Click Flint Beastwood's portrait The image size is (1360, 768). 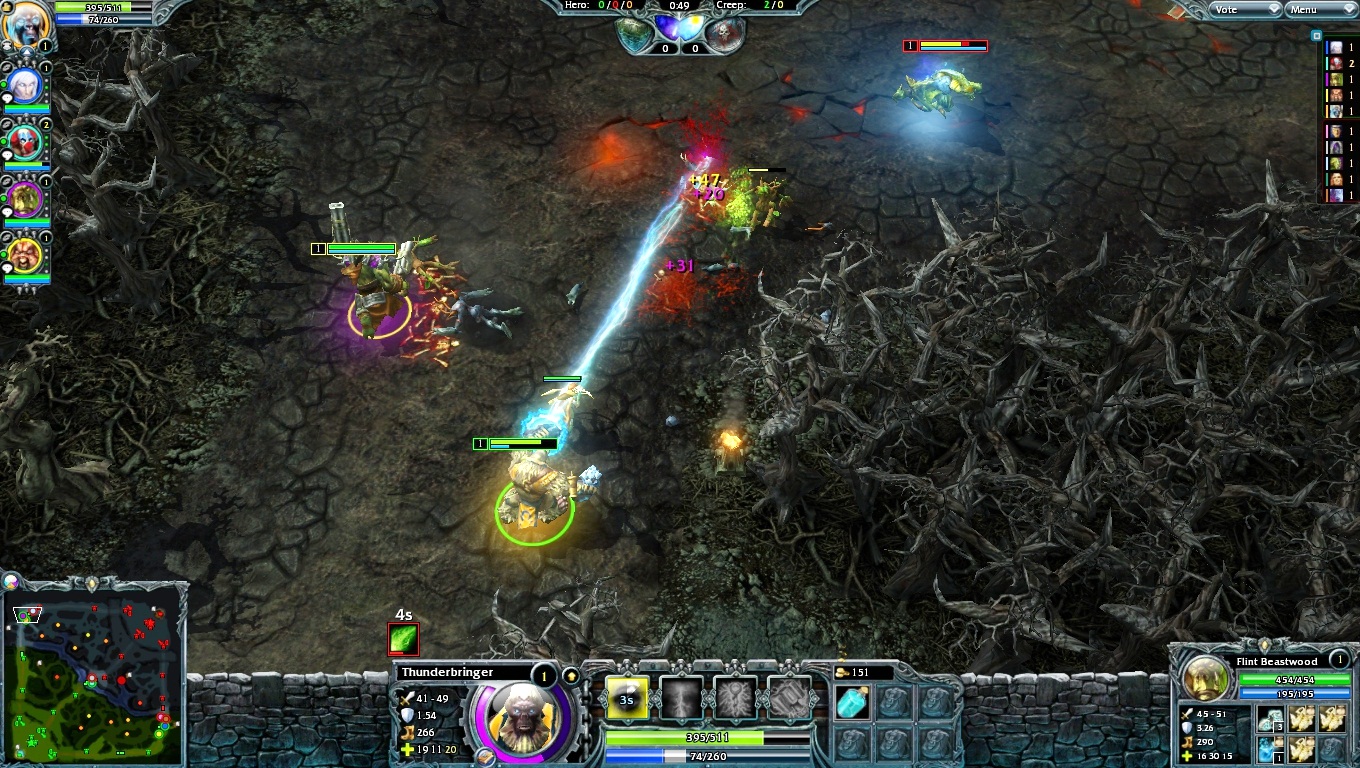(x=1205, y=680)
